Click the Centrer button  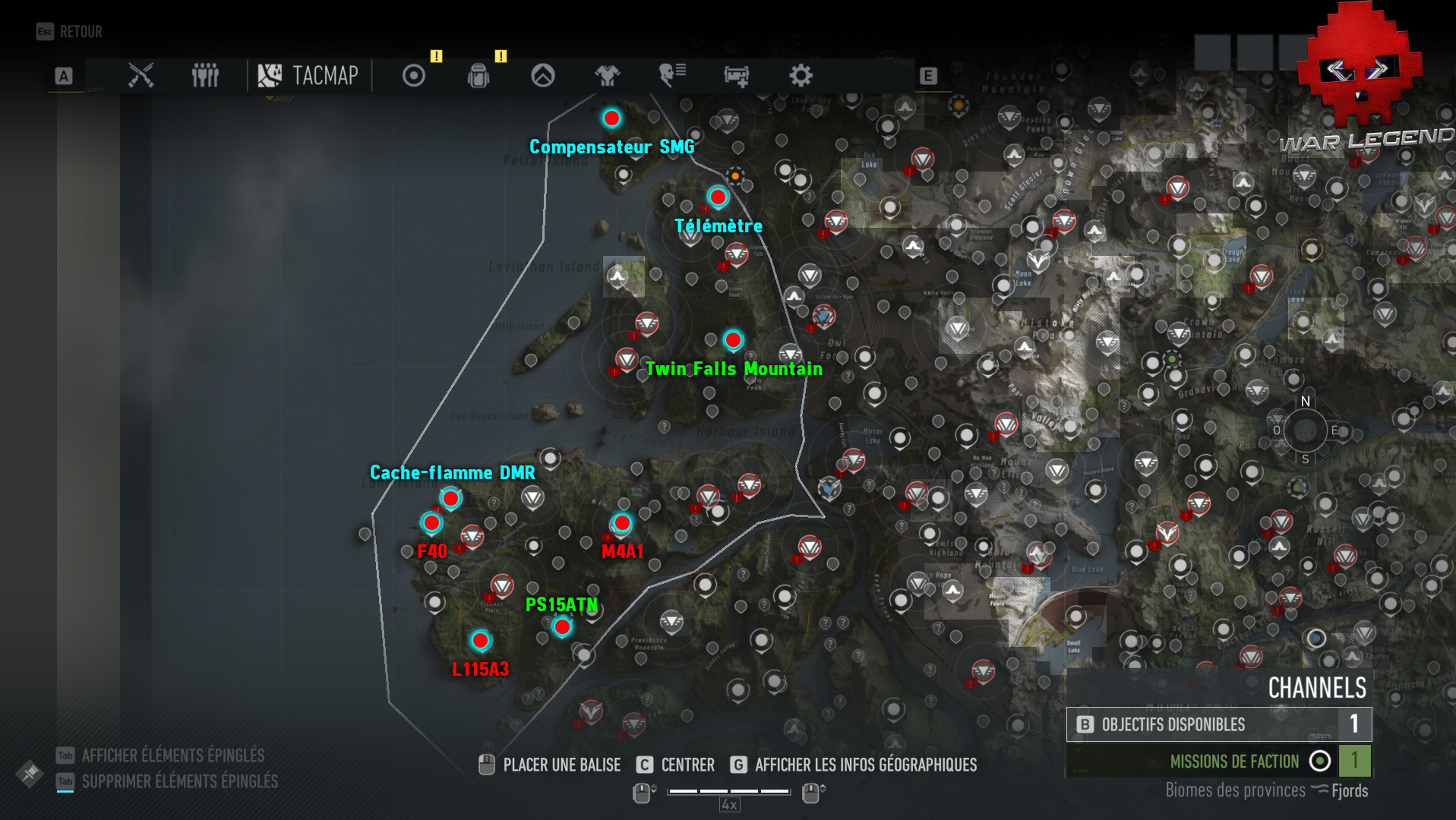(x=686, y=765)
